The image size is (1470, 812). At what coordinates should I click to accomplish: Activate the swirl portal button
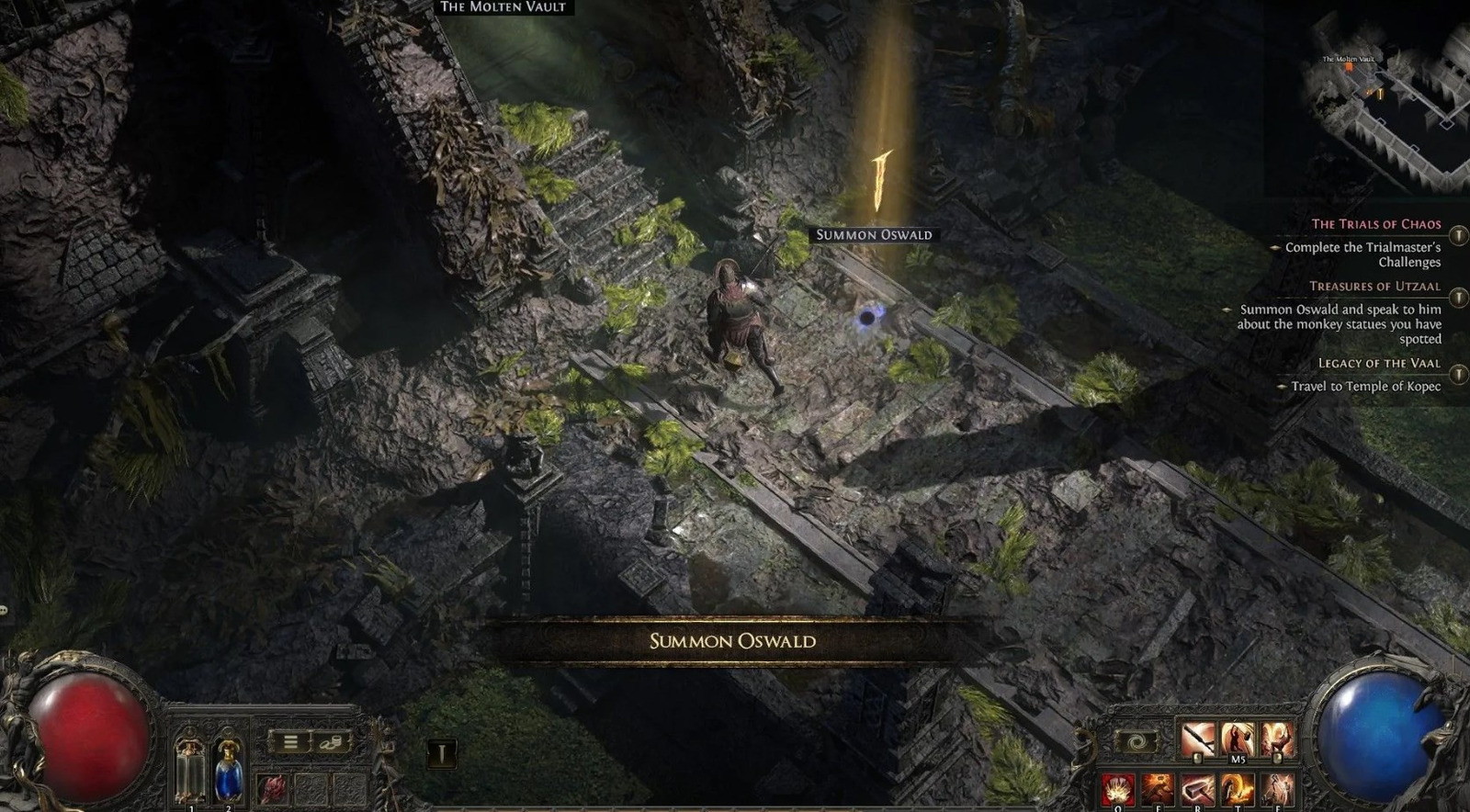pos(1136,742)
